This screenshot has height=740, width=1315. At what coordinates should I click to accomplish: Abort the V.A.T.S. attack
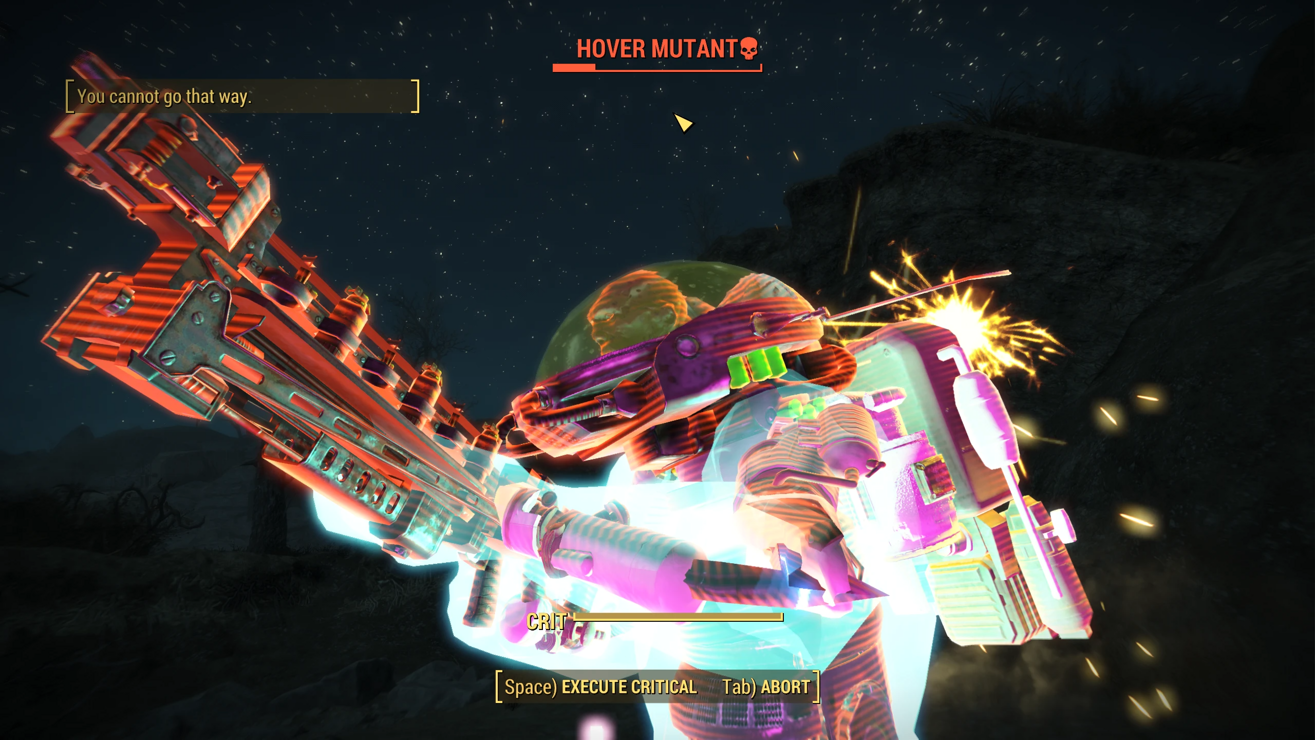tap(766, 687)
